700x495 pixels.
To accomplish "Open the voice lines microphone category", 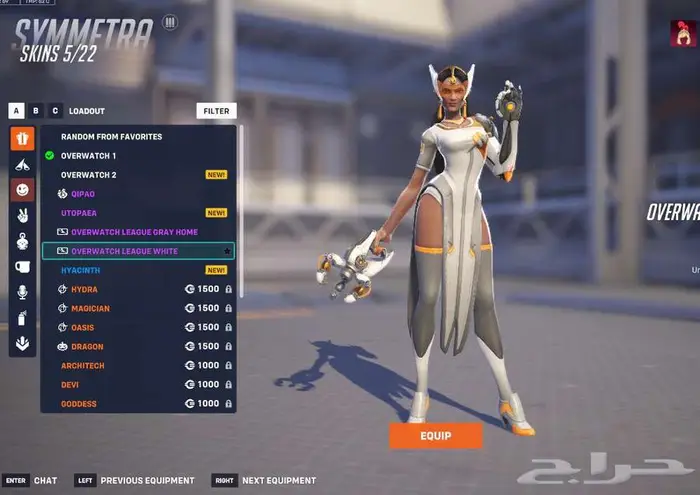I will coord(22,292).
